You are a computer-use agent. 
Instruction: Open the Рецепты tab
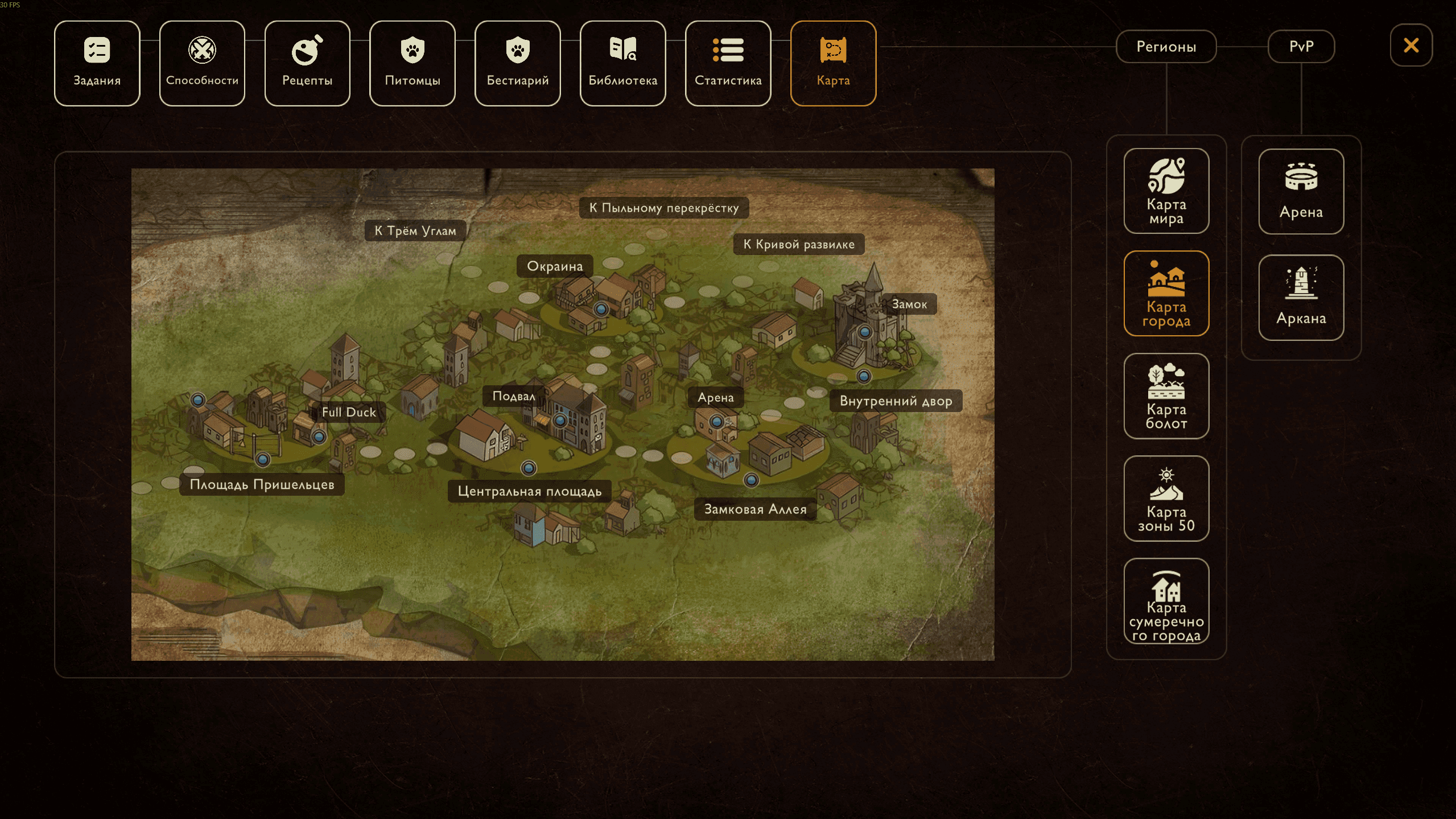307,63
